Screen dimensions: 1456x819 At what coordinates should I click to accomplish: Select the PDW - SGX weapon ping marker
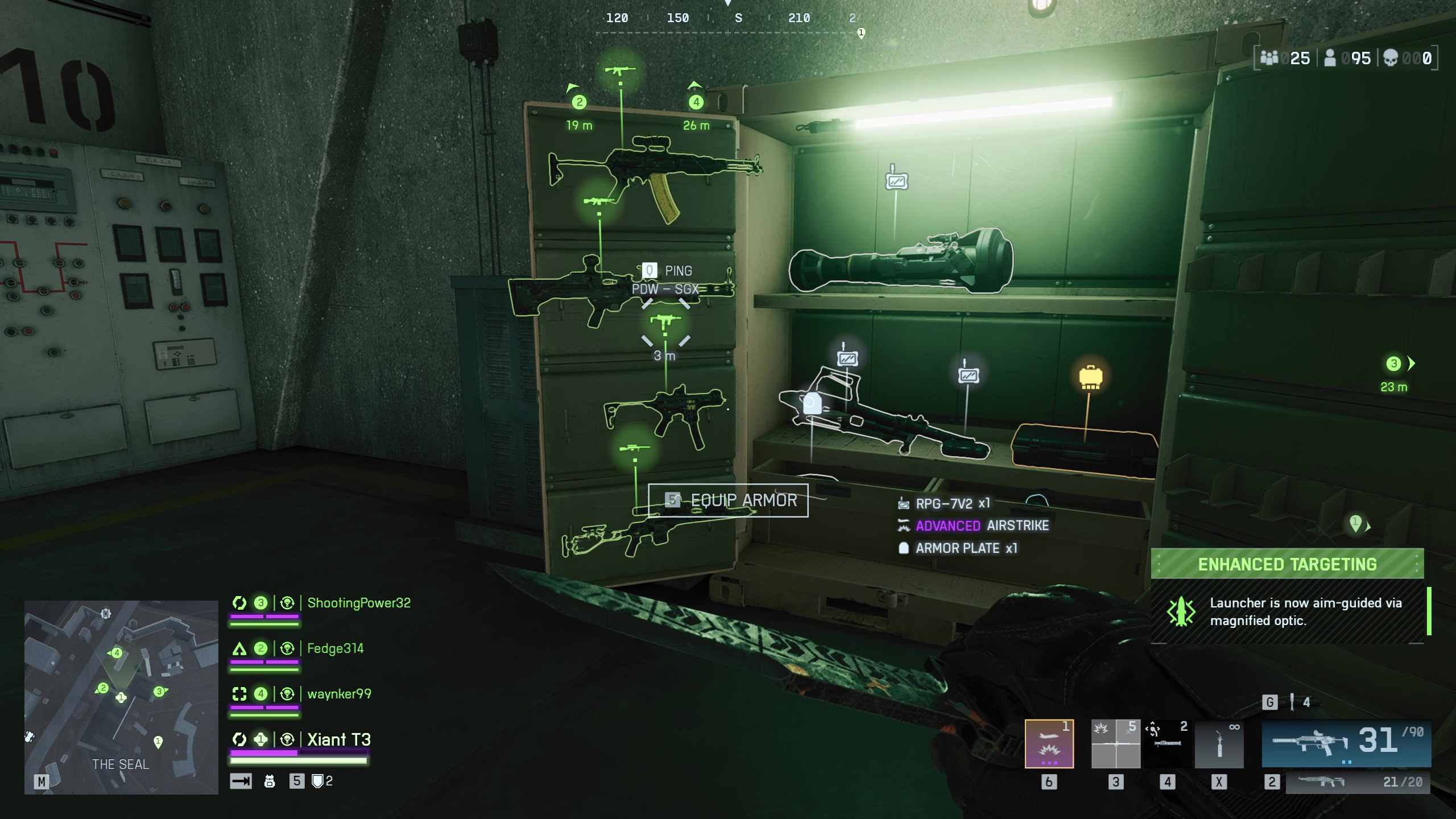pos(665,321)
